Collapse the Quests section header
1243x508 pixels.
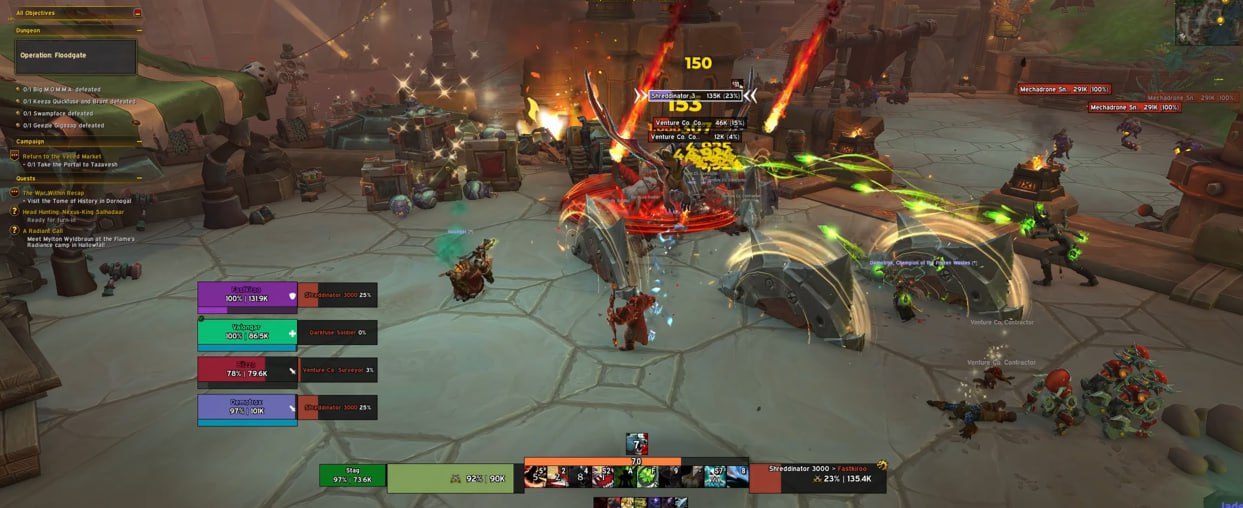(x=139, y=179)
